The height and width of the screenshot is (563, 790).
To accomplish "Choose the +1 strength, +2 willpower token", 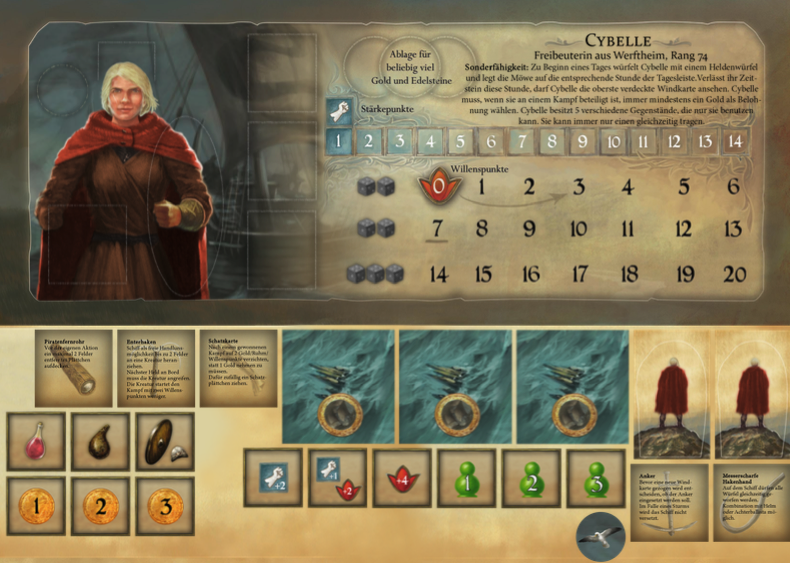I will point(337,477).
